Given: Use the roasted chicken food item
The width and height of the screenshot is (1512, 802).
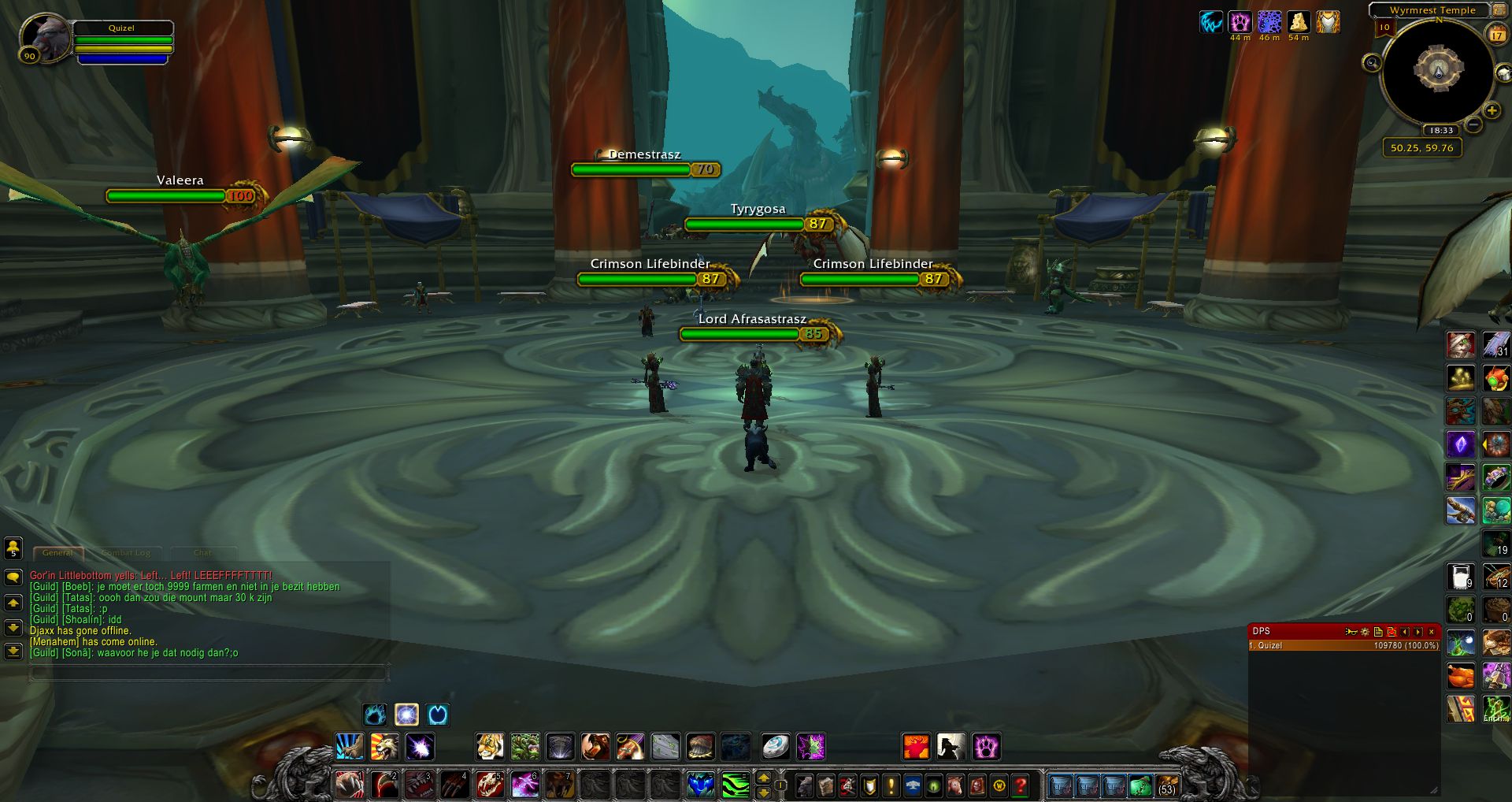Looking at the screenshot, I should (1460, 676).
